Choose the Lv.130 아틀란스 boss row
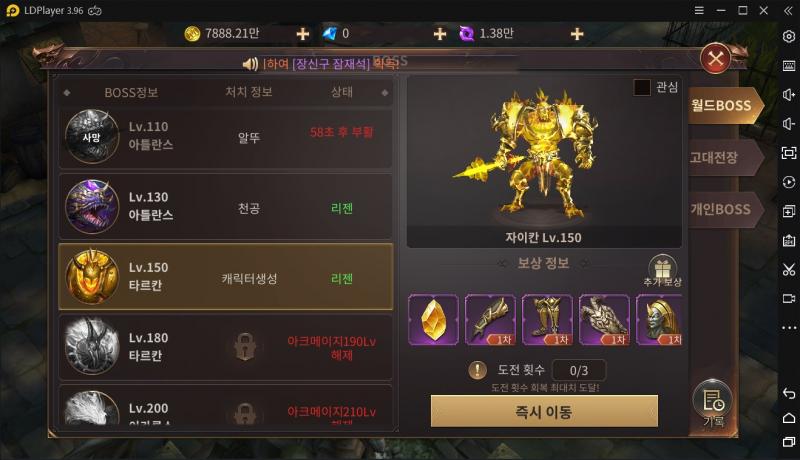 click(x=225, y=207)
